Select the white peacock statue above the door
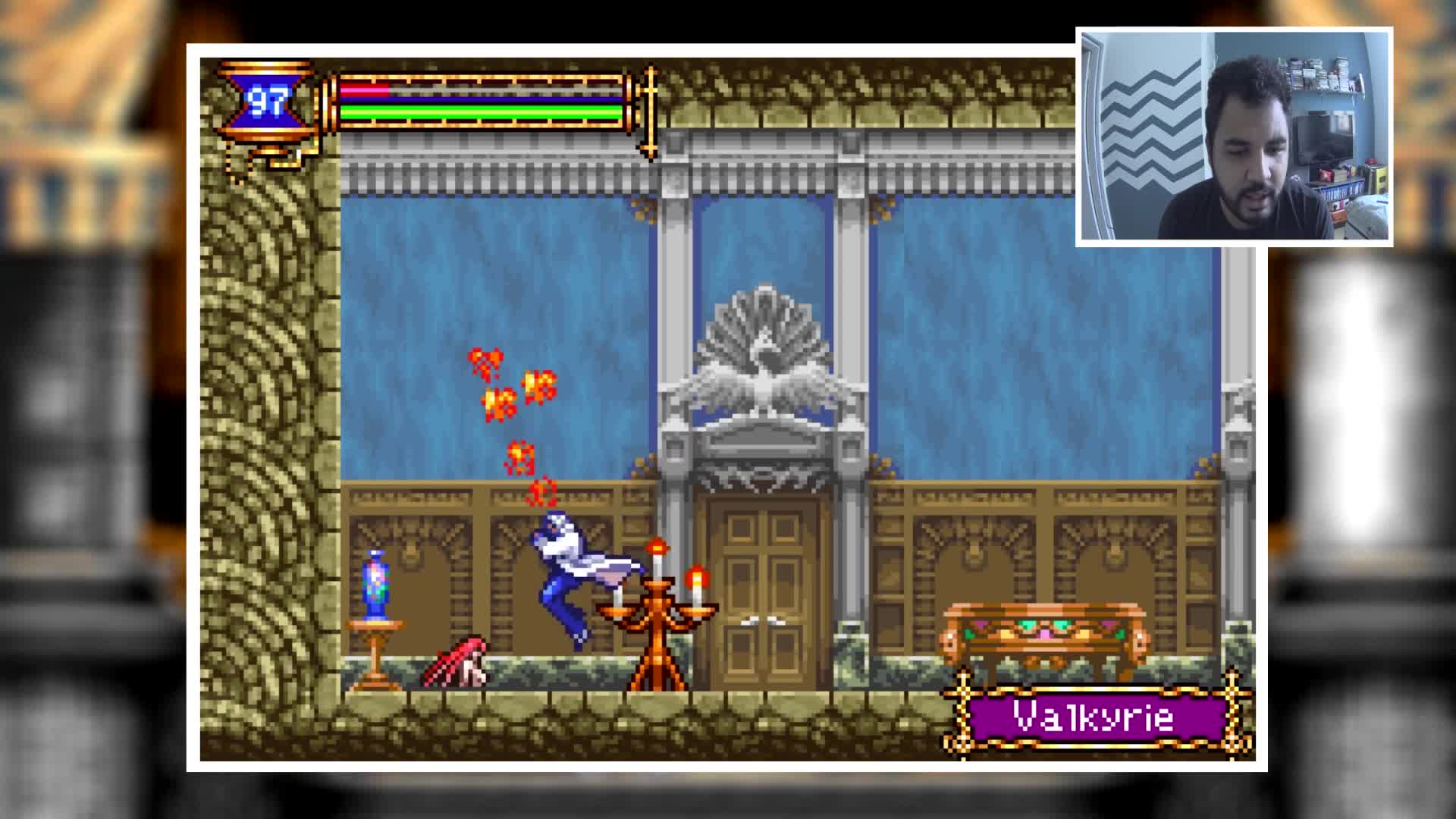 coord(766,341)
